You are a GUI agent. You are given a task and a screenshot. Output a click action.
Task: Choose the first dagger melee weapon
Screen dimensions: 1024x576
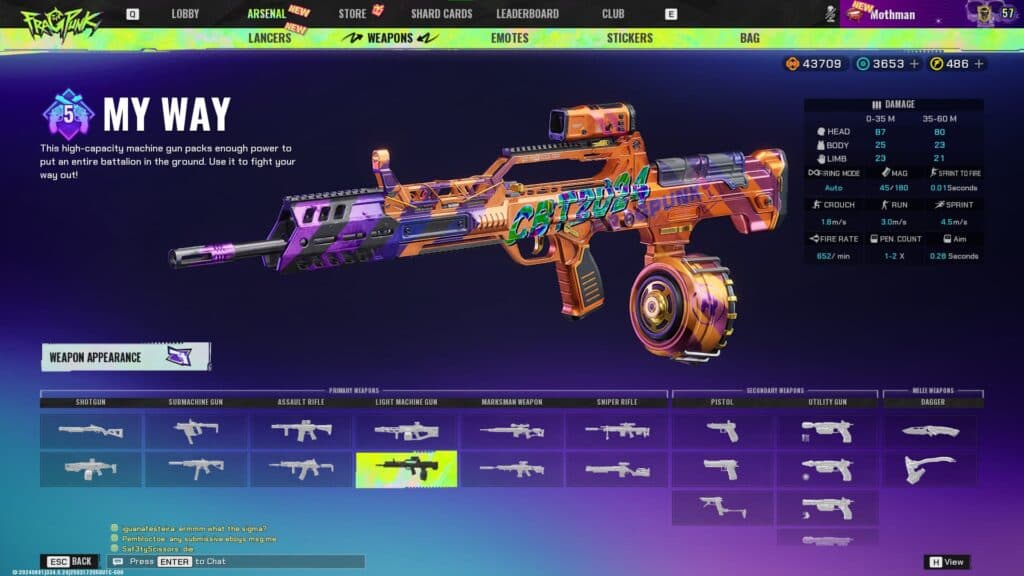(930, 431)
